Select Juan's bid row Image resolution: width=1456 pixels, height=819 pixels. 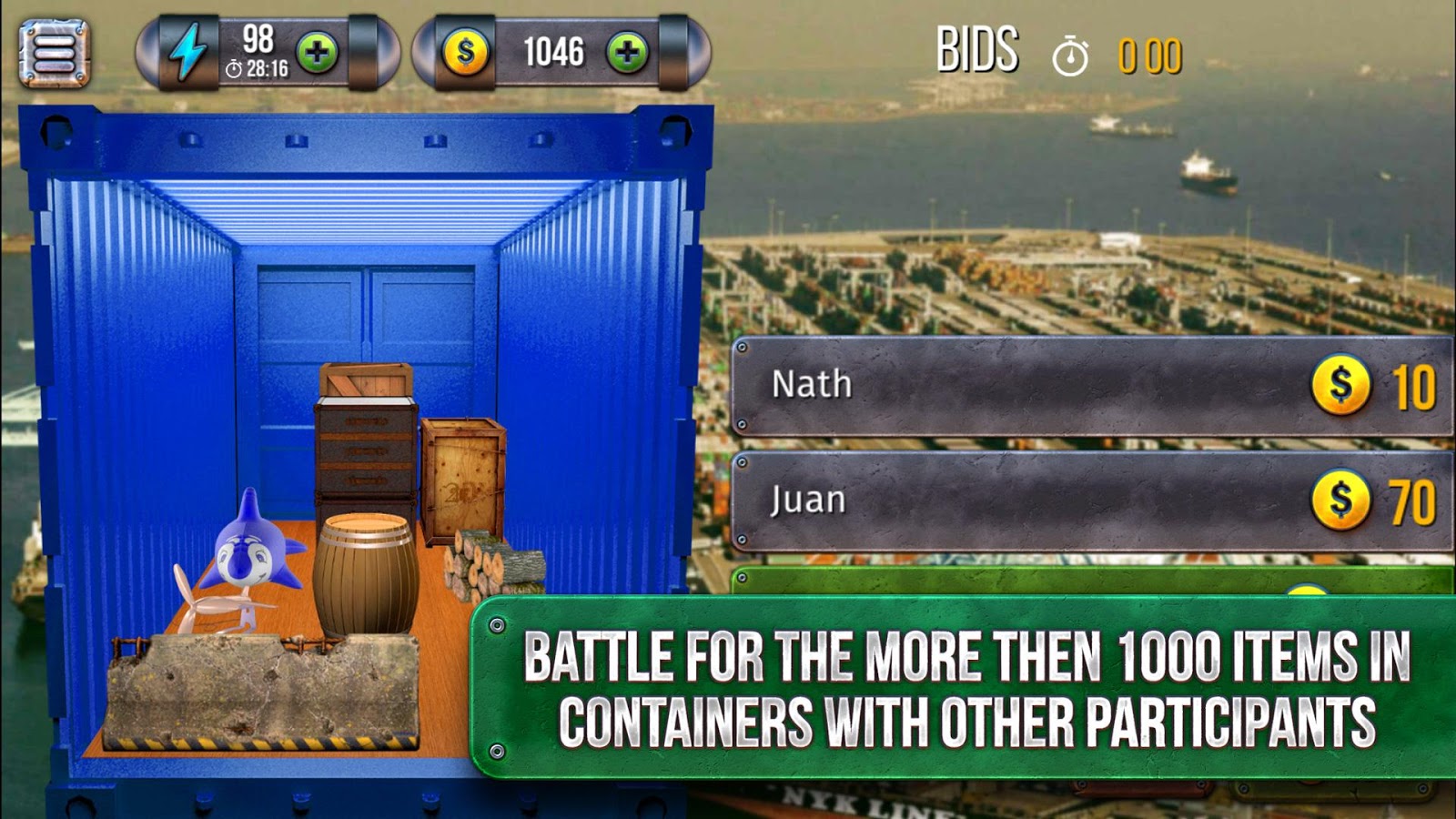coord(1090,500)
